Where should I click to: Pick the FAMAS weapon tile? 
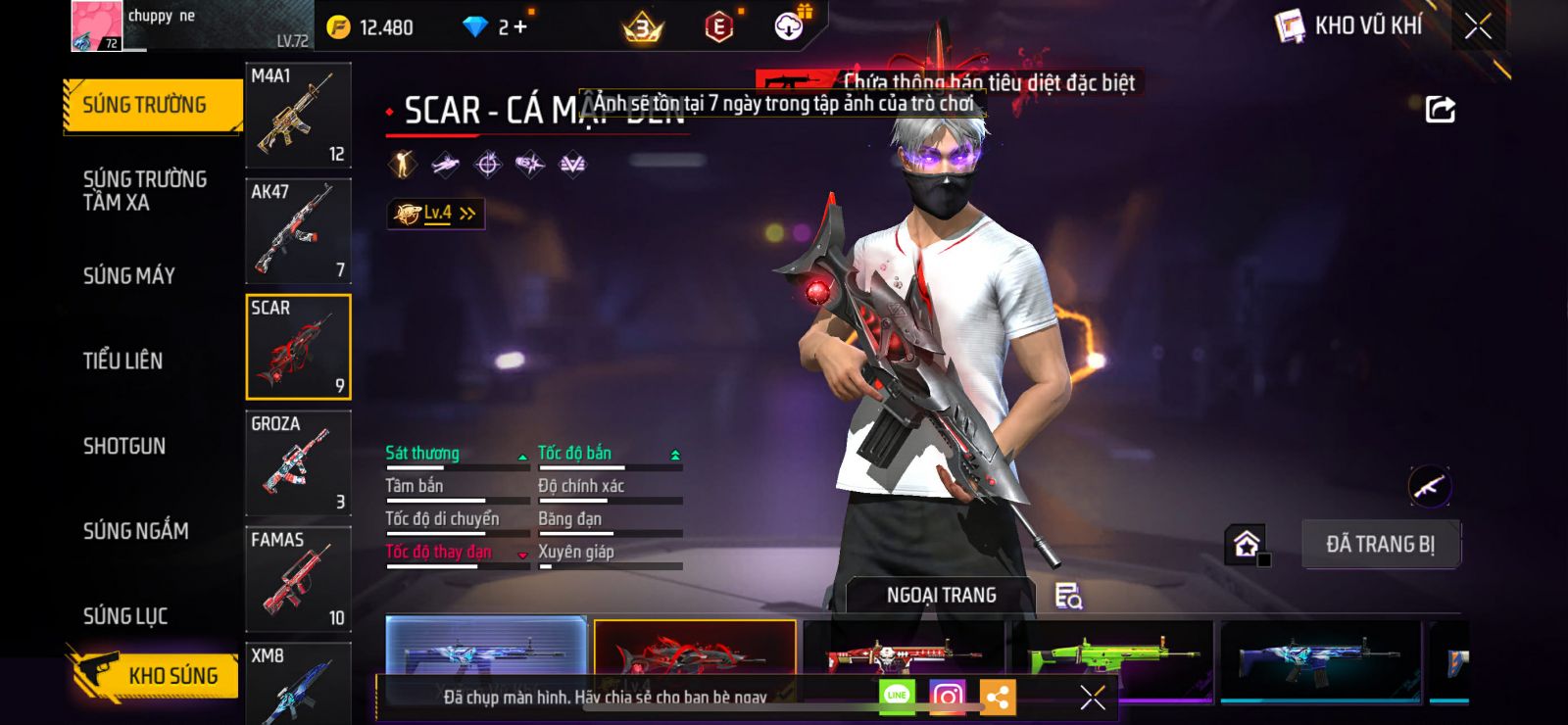pos(298,578)
